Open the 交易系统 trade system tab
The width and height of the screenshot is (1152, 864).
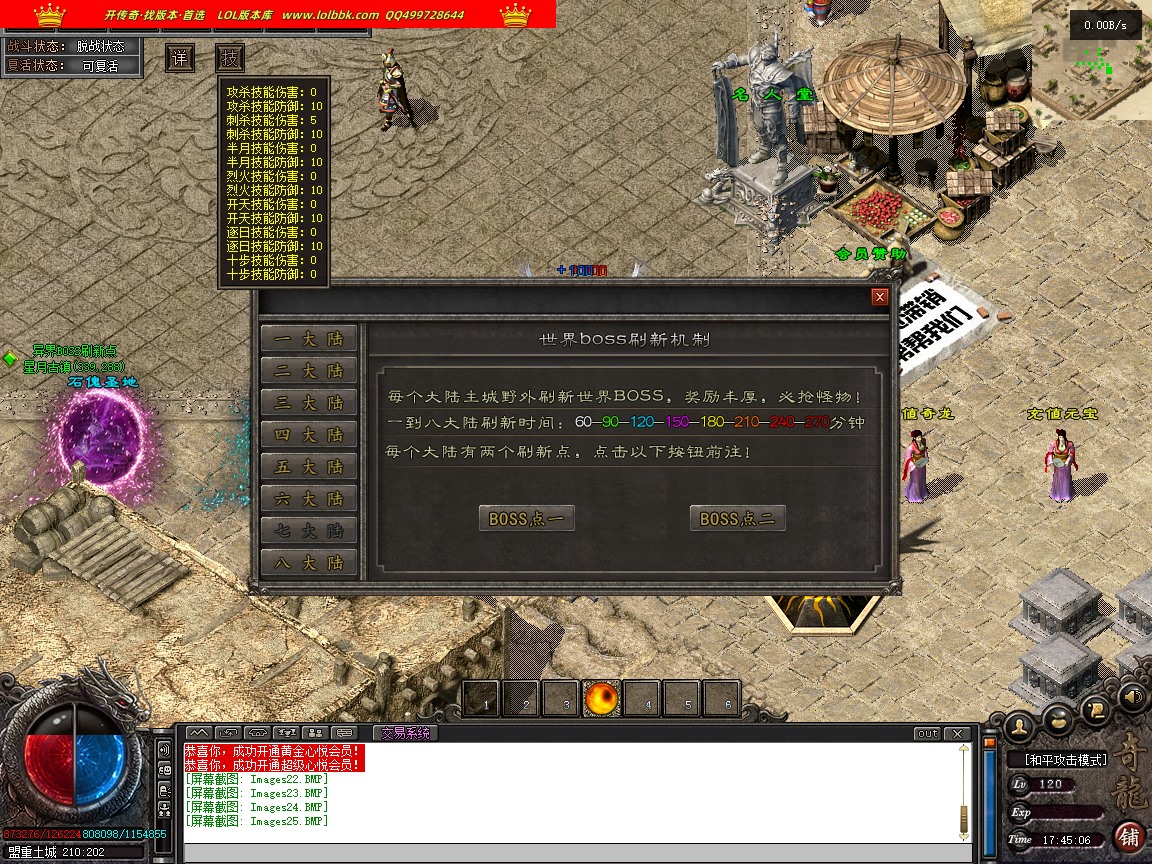[x=405, y=733]
